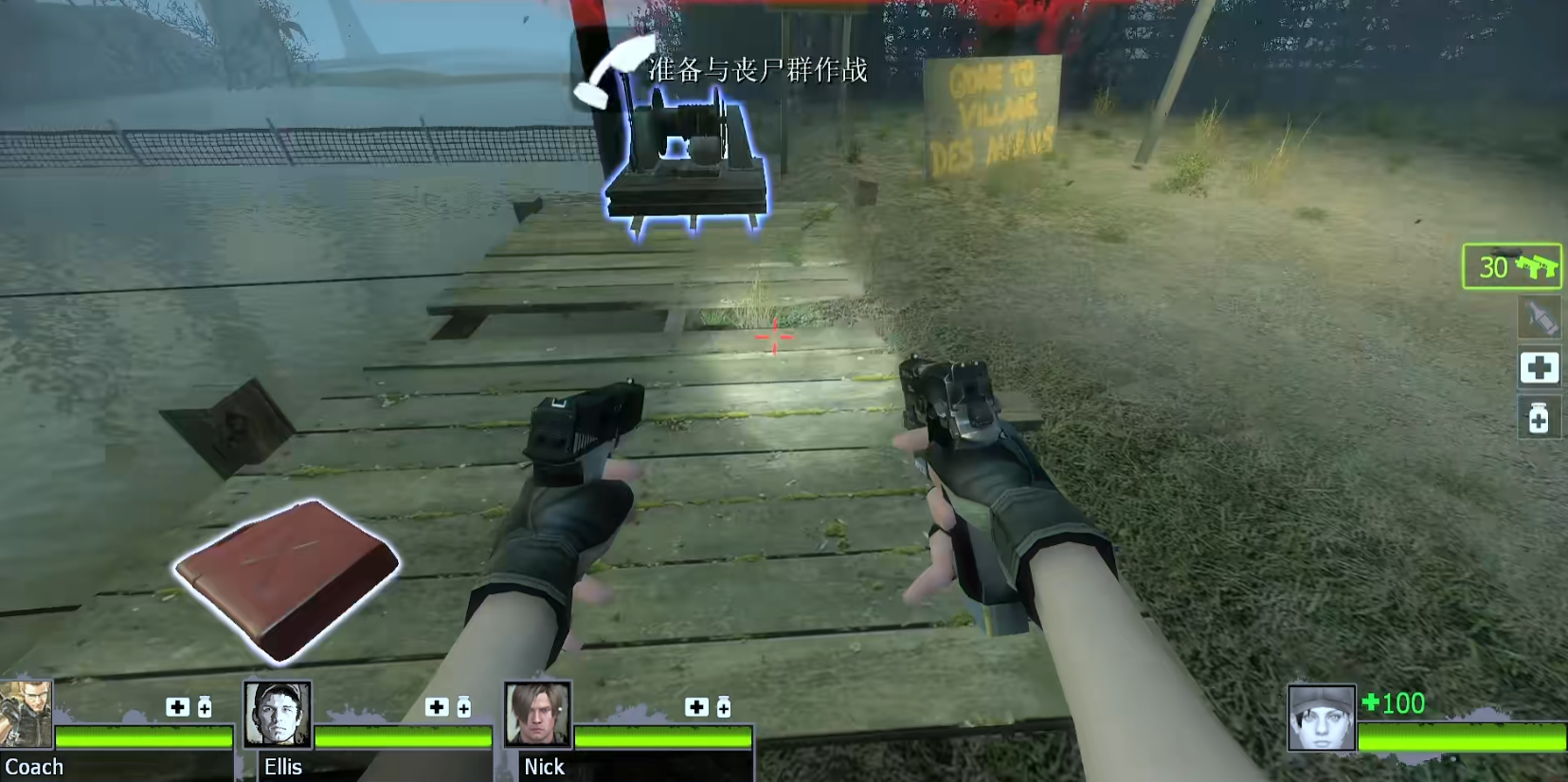The width and height of the screenshot is (1568, 782).
Task: Select the submachine gun weapon slot
Action: (1512, 266)
